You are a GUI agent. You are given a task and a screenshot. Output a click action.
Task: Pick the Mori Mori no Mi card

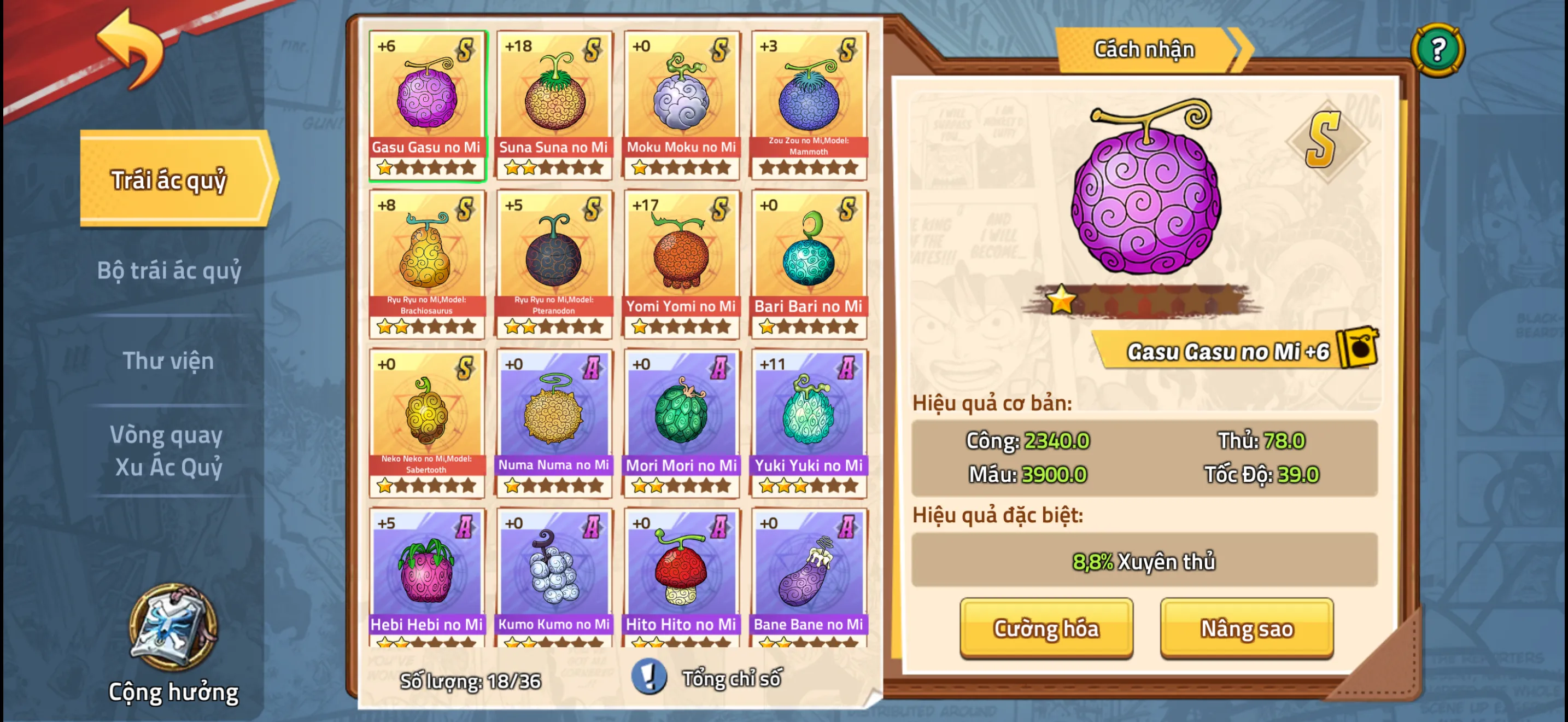[681, 422]
